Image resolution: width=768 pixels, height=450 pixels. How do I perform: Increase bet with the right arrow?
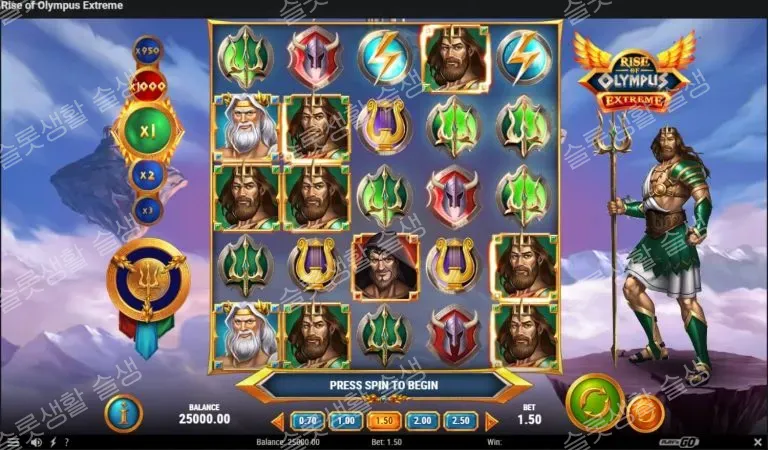click(x=490, y=421)
